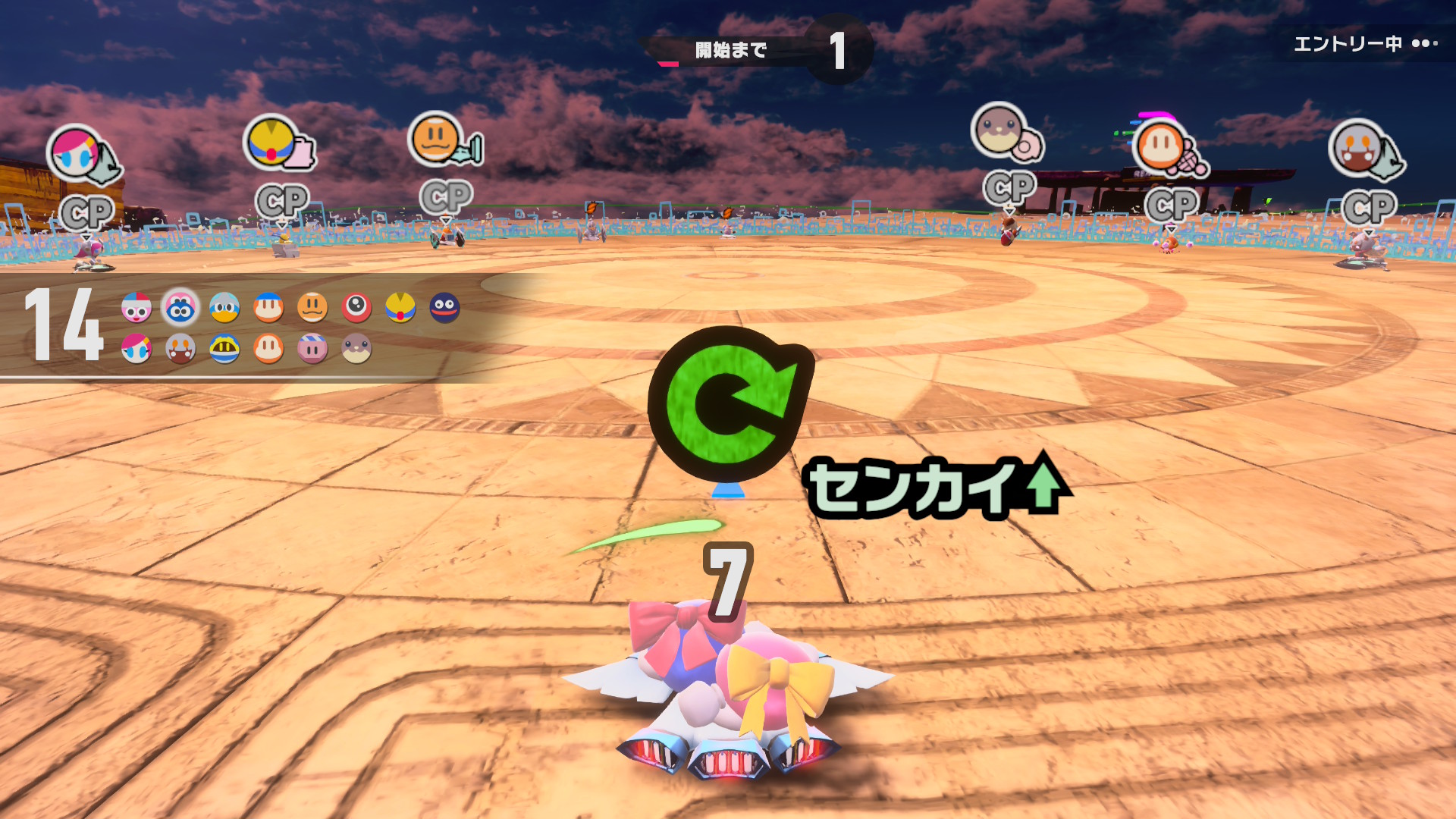This screenshot has width=1456, height=819.
Task: Select Marx's jester-hat icon in the roster
Action: [136, 308]
